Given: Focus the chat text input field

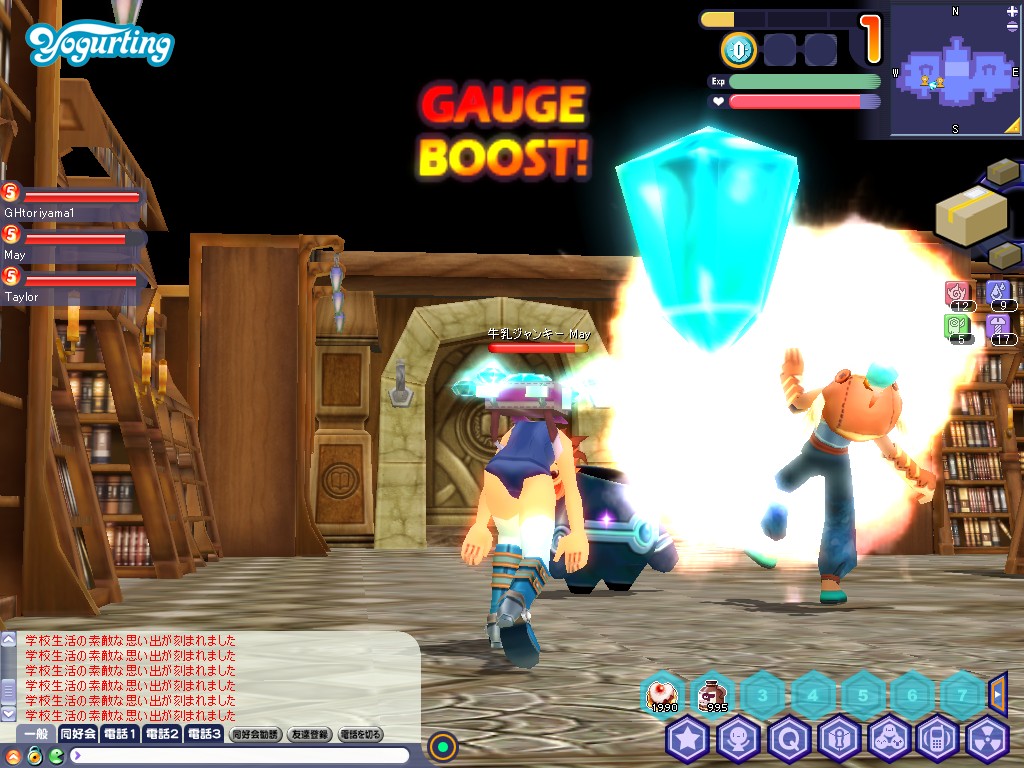Looking at the screenshot, I should point(240,755).
